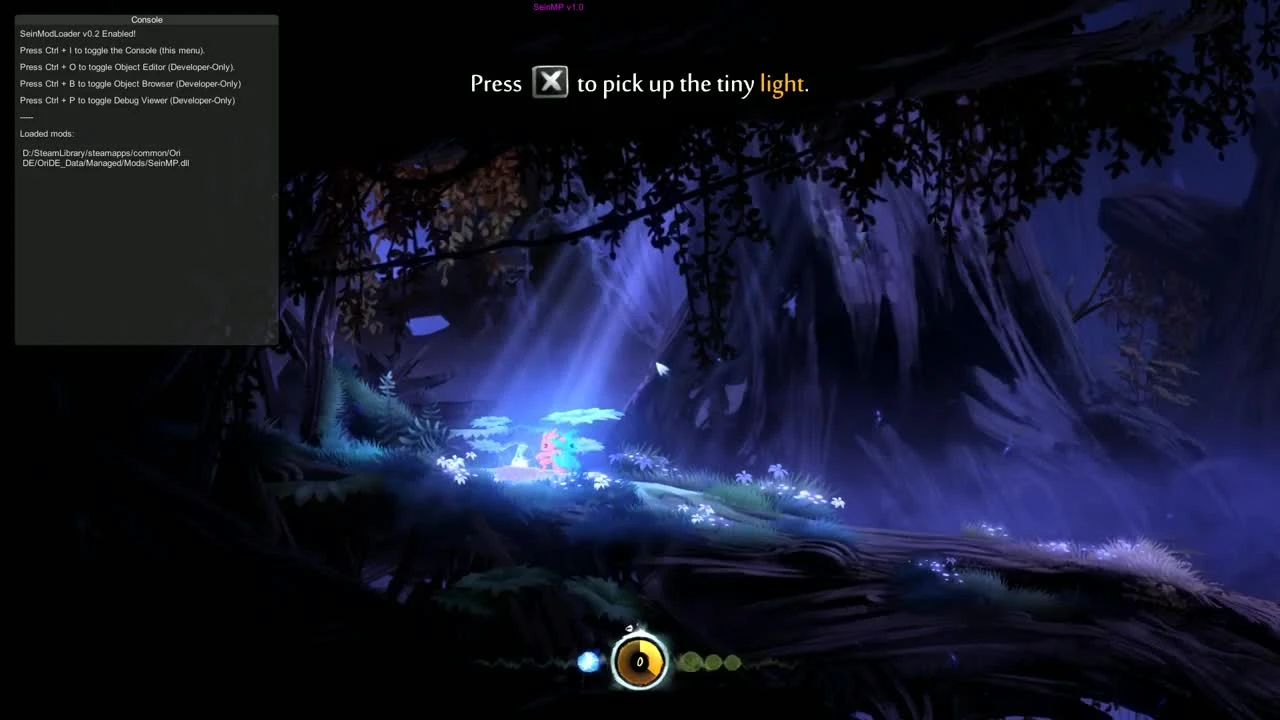Click the orange spirit light counter
This screenshot has height=720, width=1280.
[x=639, y=660]
